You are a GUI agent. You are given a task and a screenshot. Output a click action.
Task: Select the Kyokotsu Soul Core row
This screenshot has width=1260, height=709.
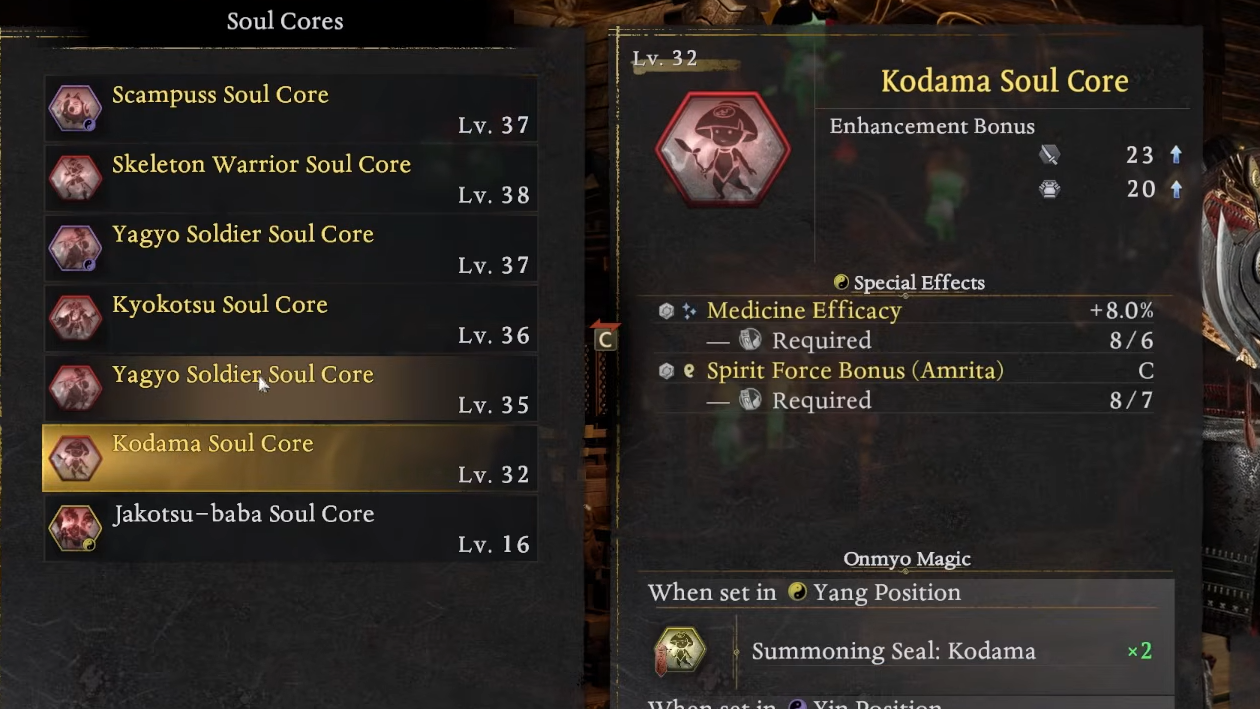[290, 318]
